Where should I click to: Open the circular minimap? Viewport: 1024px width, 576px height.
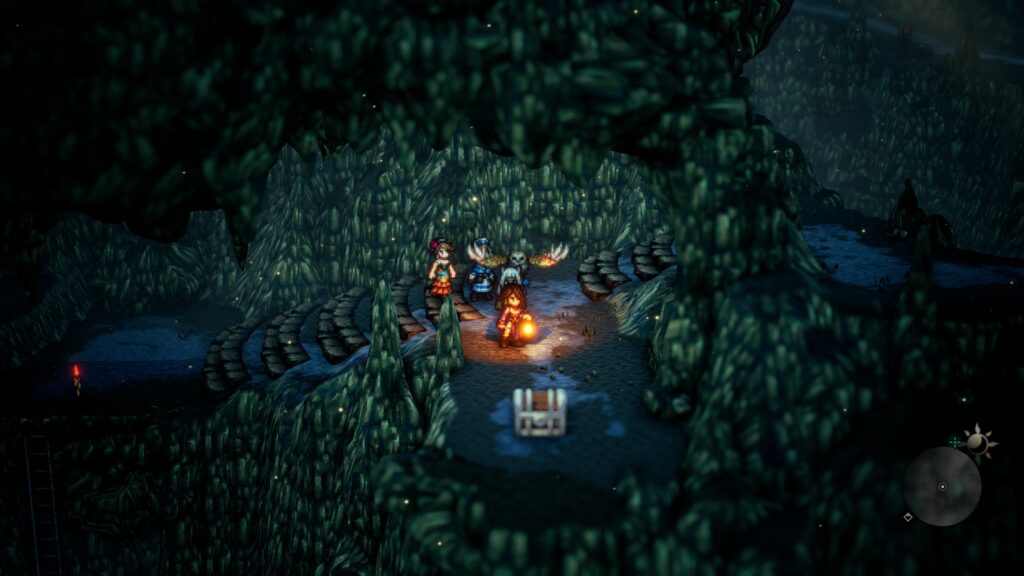941,486
